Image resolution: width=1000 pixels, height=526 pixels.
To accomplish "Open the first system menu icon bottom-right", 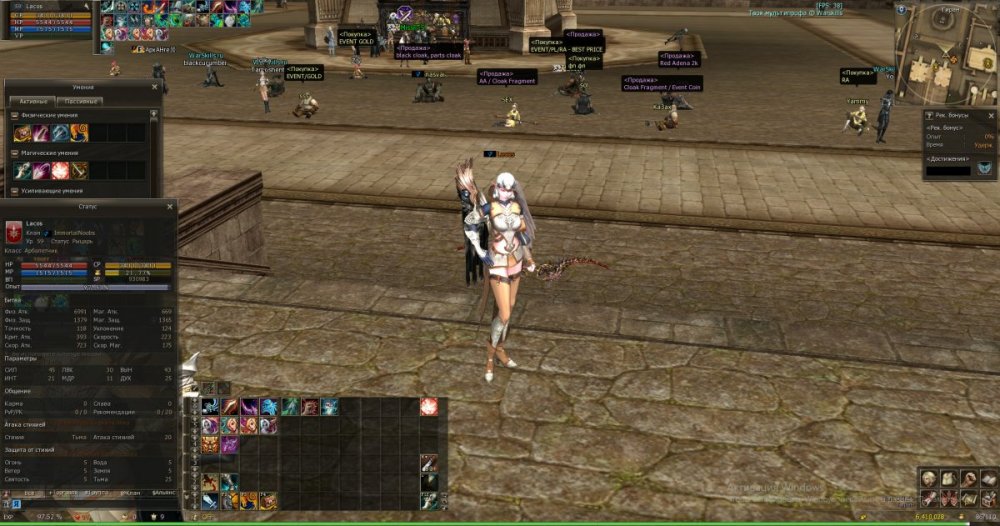I will pyautogui.click(x=929, y=479).
